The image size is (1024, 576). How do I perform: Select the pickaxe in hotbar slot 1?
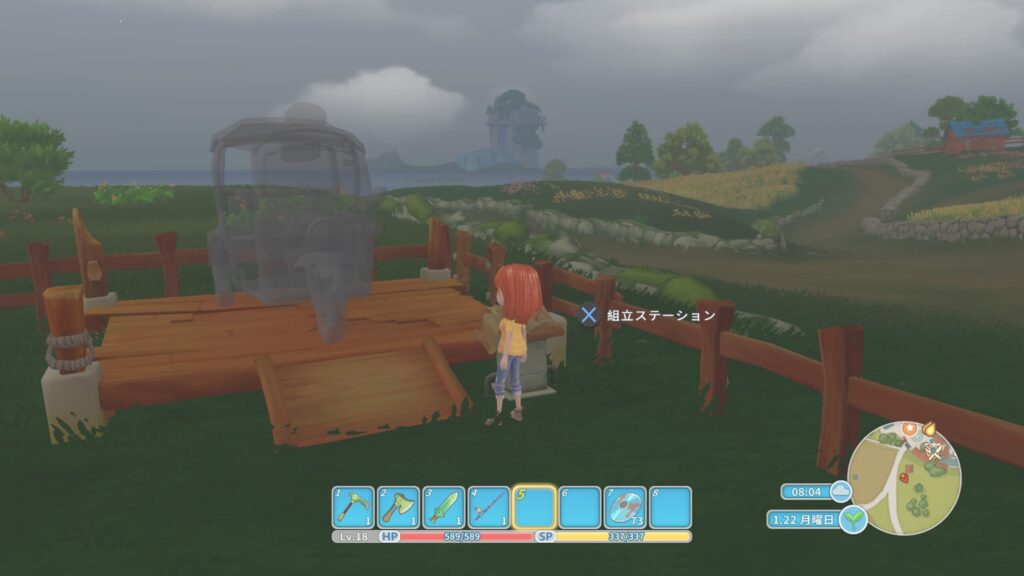tap(353, 507)
